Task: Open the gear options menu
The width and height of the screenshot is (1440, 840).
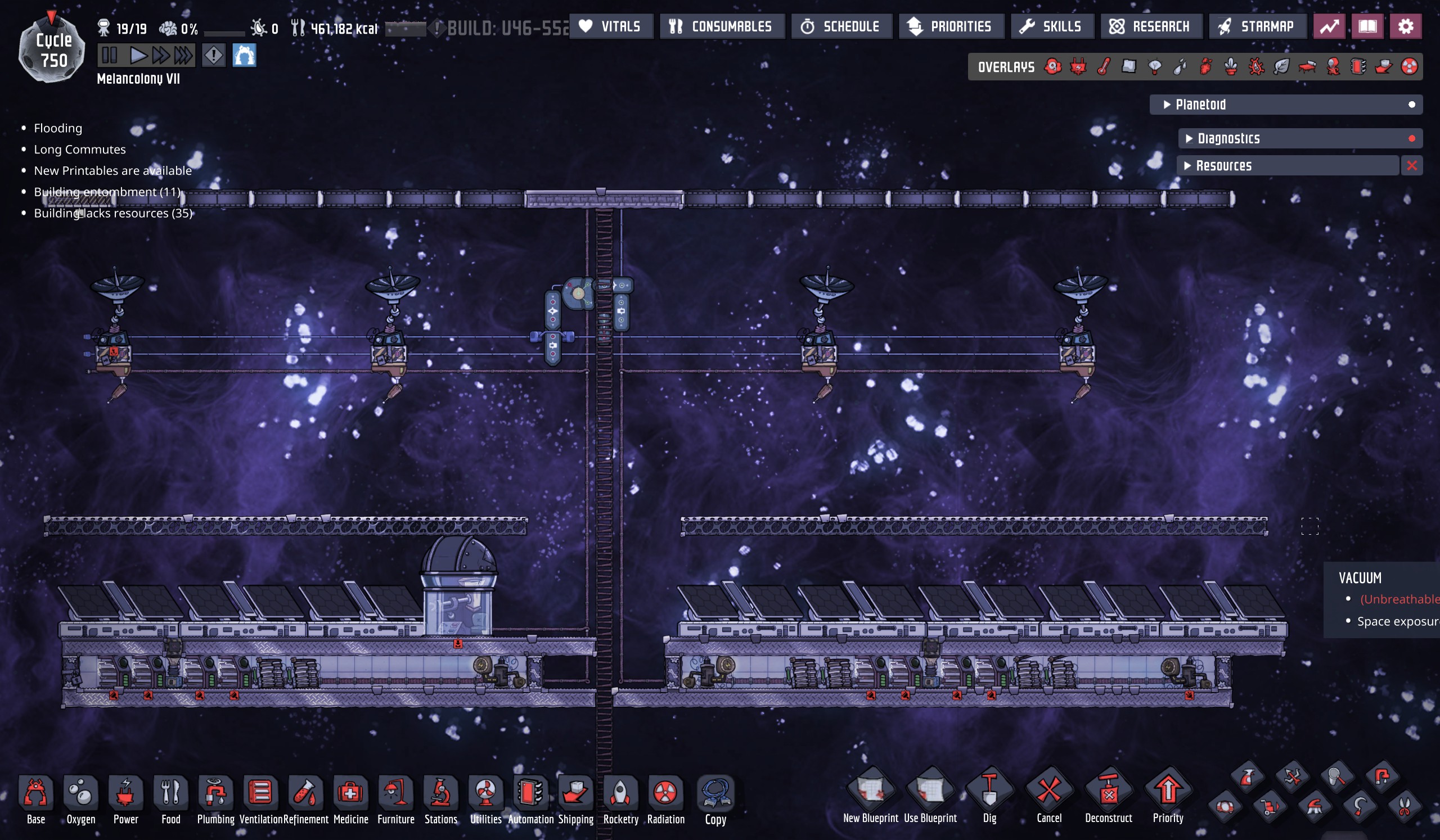Action: pyautogui.click(x=1405, y=26)
